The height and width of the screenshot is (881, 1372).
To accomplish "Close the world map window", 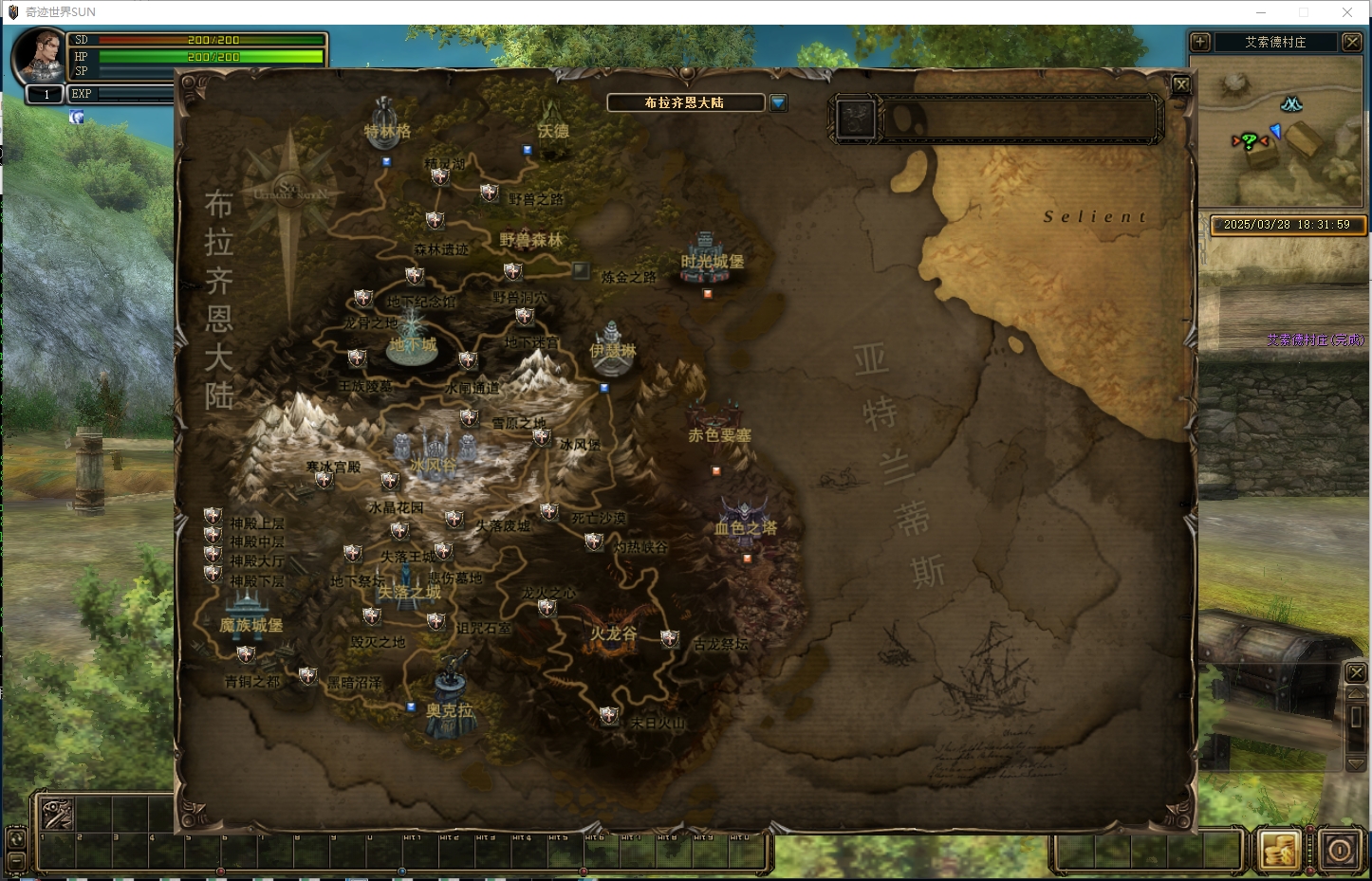I will (x=1181, y=84).
